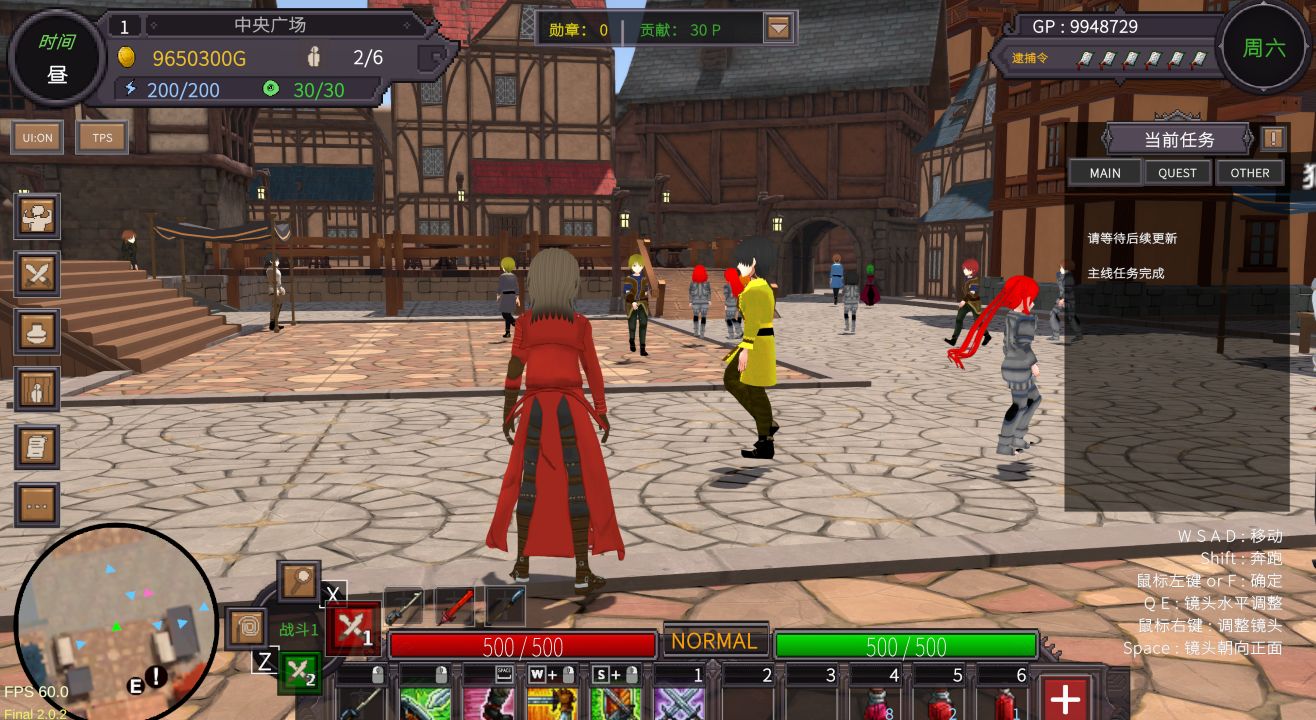1316x720 pixels.
Task: Click the red plus button
Action: click(x=1065, y=699)
